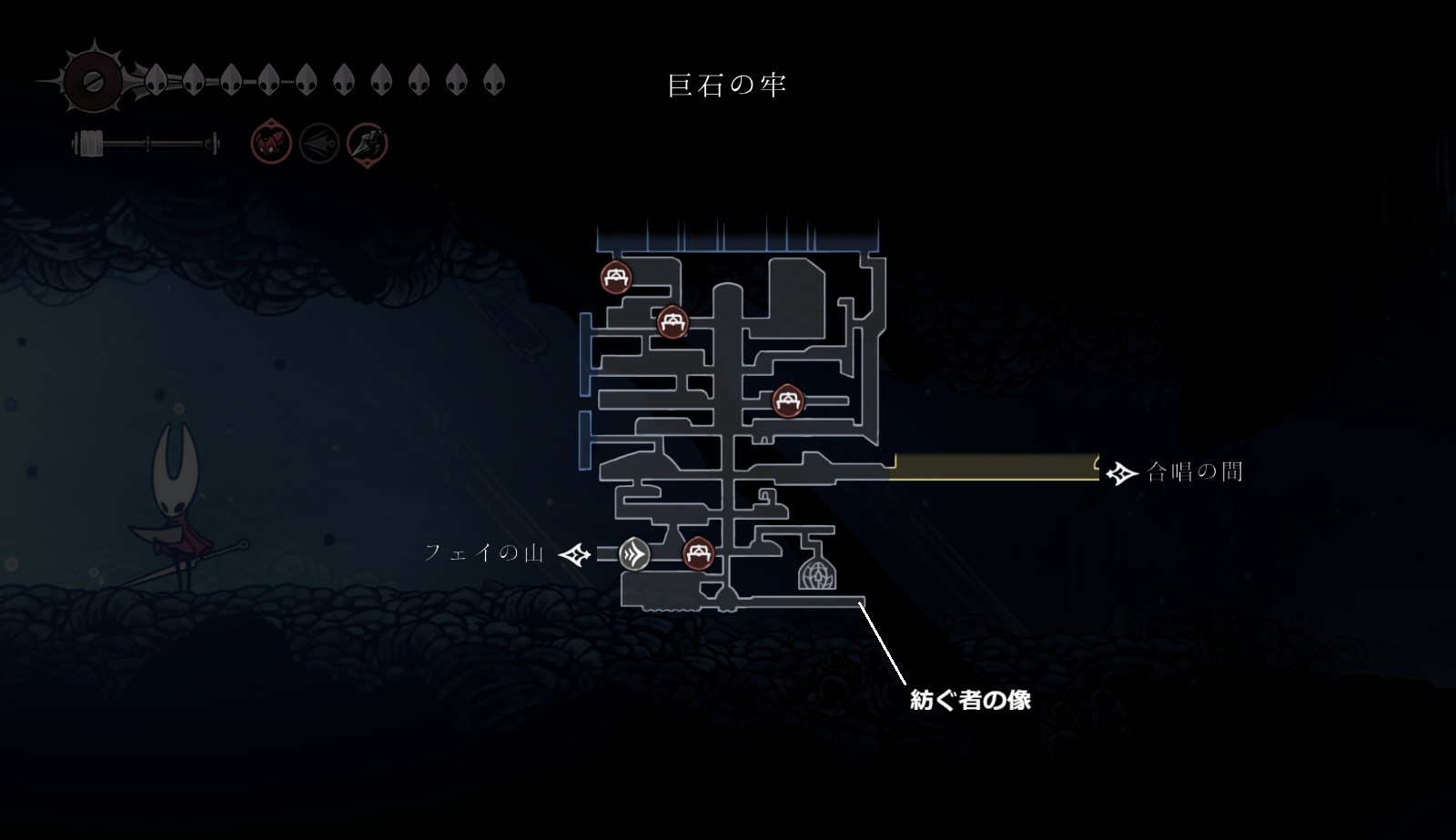The width and height of the screenshot is (1456, 840).
Task: Choose the 合唱の間 exit arrow marker
Action: tap(1121, 472)
